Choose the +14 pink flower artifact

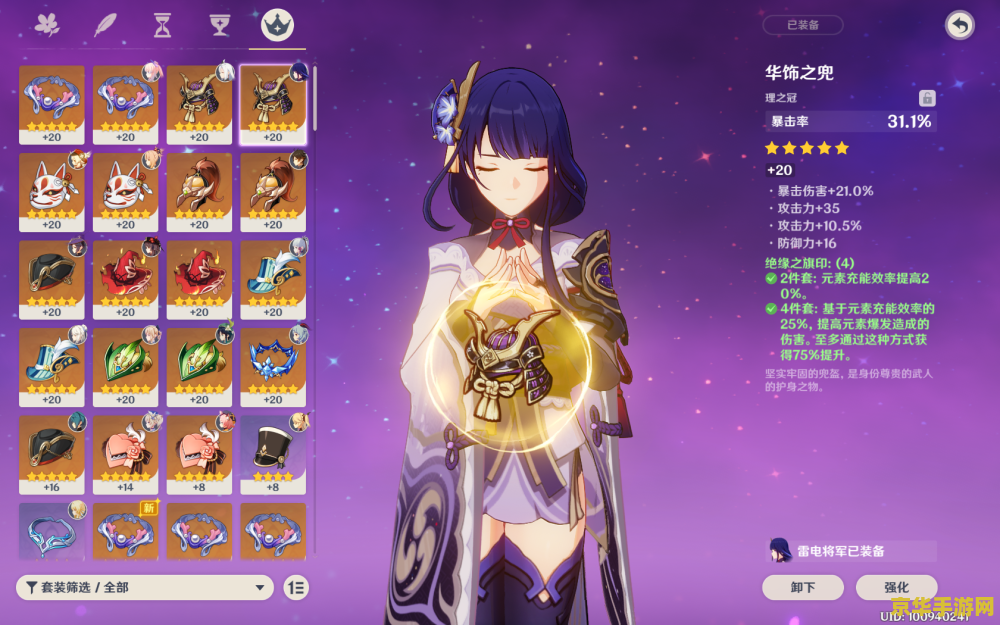click(x=125, y=452)
